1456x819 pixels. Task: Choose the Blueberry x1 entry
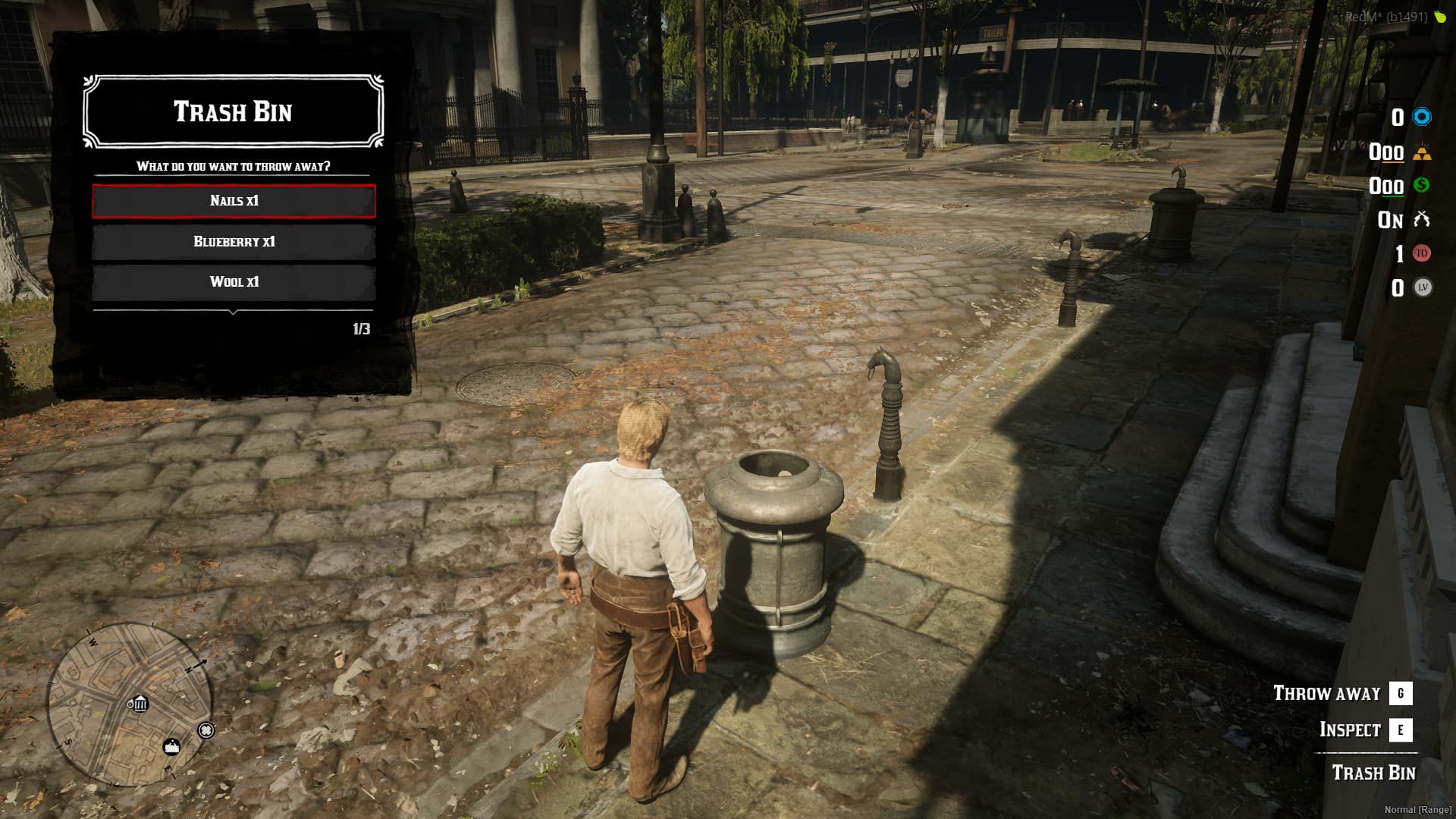(234, 242)
